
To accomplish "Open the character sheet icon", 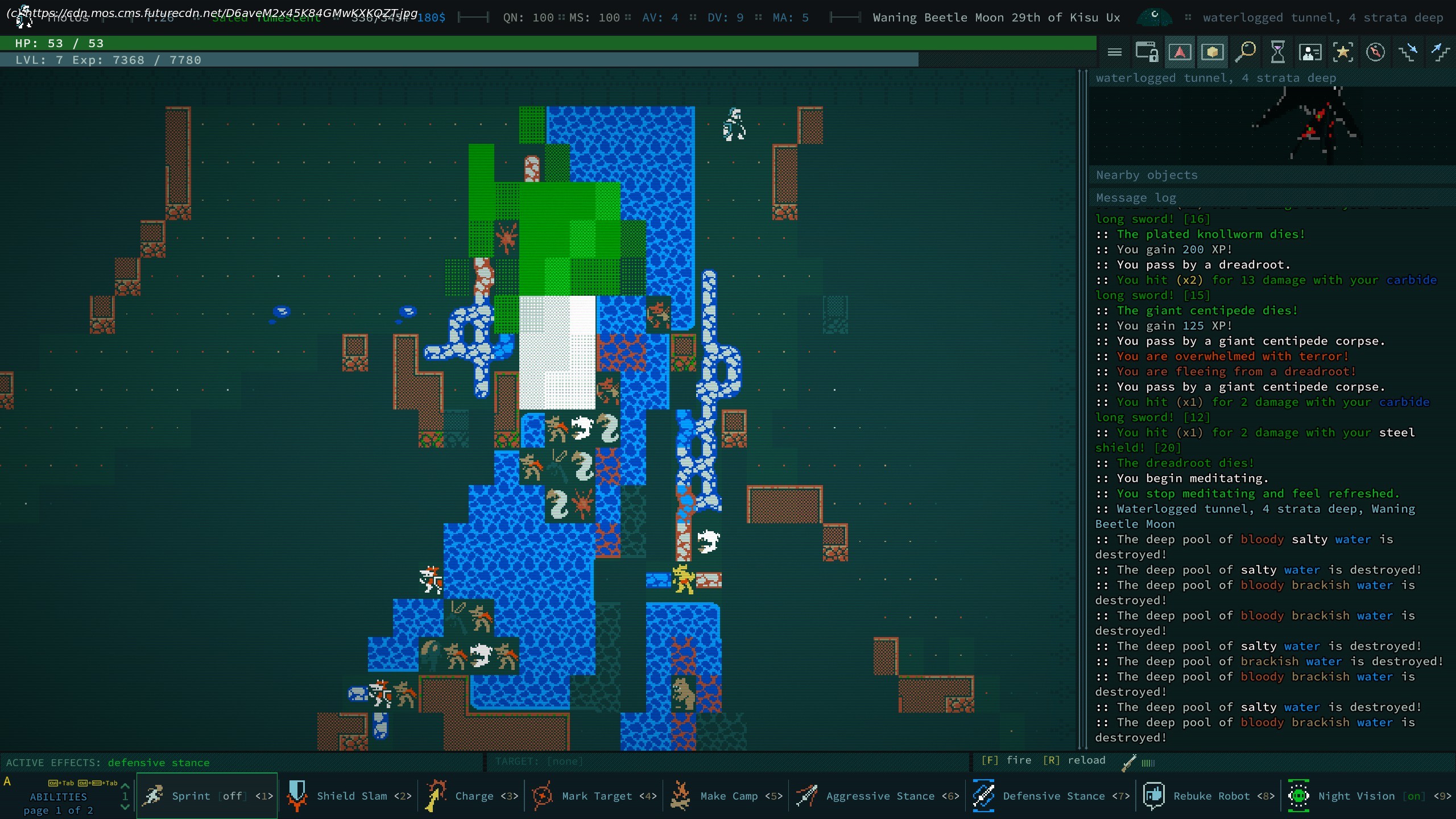I will (1310, 52).
